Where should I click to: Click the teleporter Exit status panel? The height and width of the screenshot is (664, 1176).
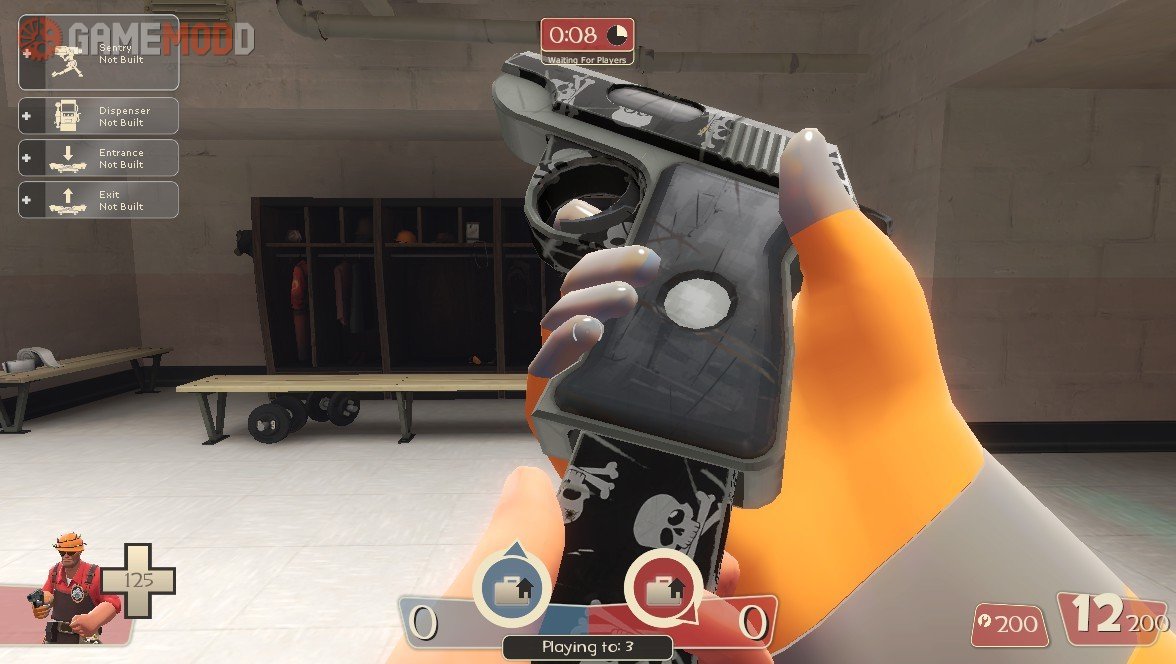98,200
